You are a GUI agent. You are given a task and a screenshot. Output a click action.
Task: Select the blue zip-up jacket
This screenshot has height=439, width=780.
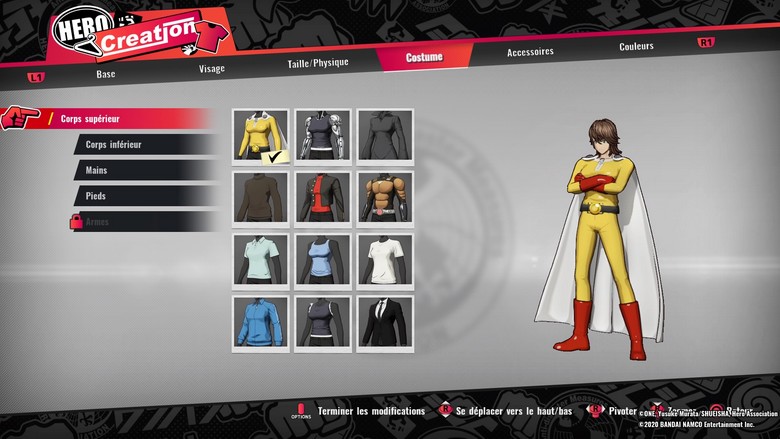point(260,322)
